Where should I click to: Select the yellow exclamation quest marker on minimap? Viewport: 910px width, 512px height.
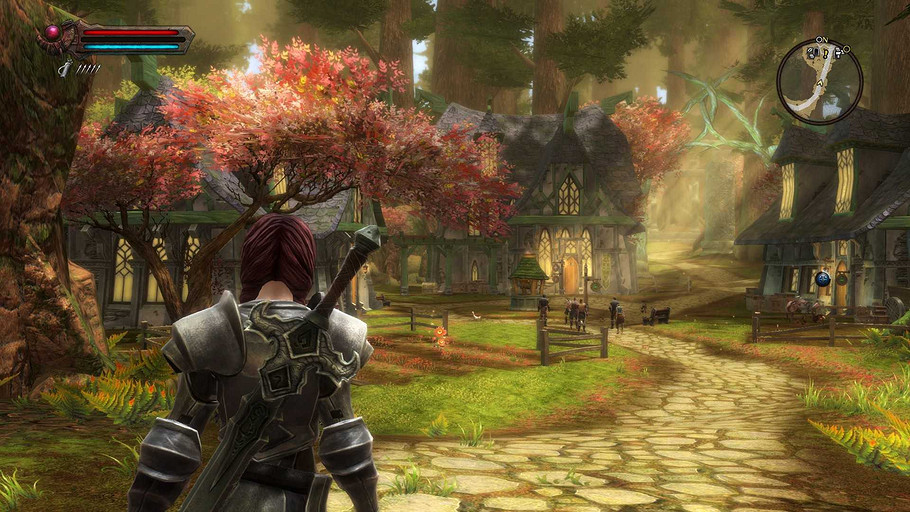(x=825, y=54)
